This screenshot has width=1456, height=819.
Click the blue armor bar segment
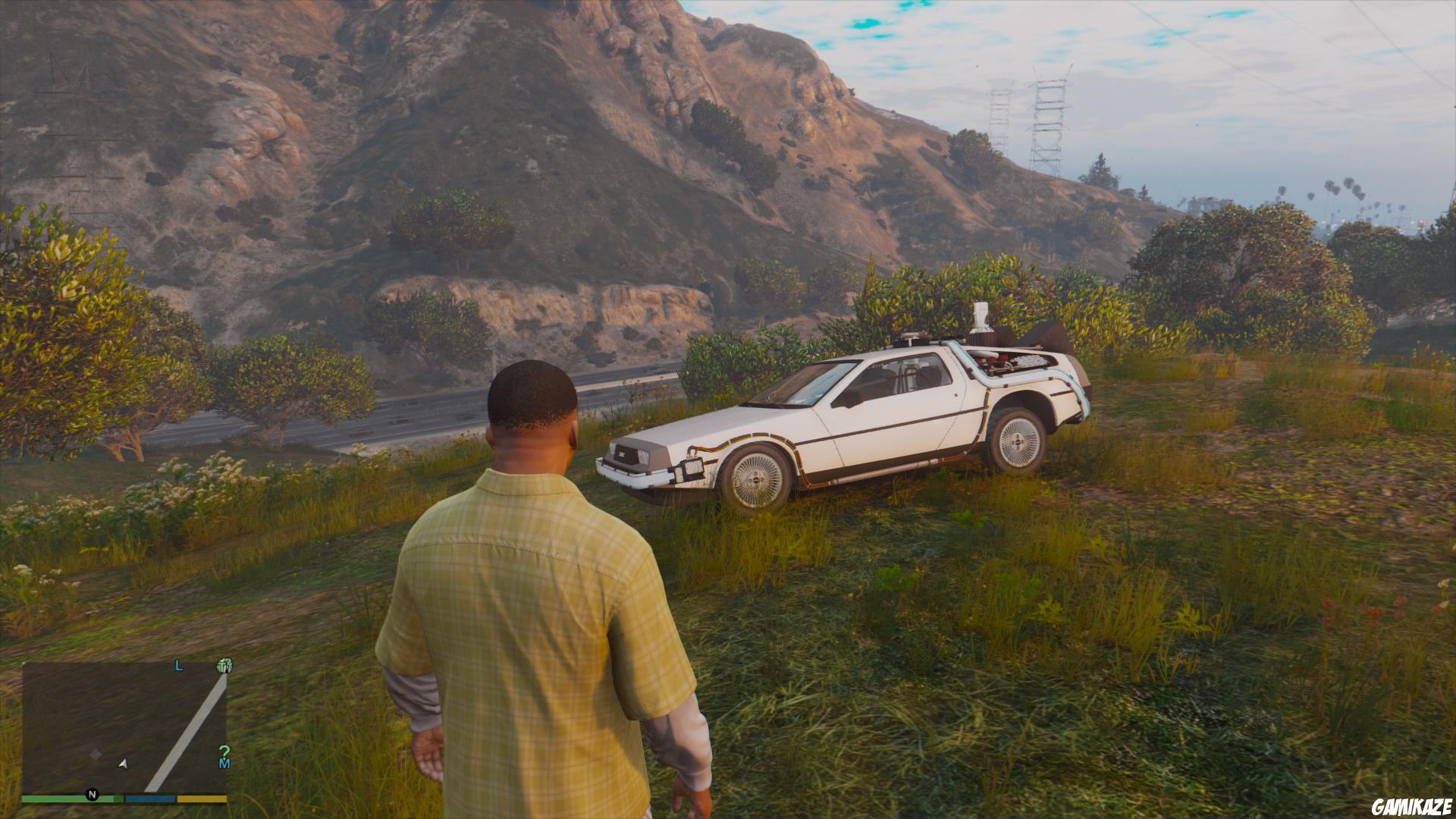[x=149, y=799]
